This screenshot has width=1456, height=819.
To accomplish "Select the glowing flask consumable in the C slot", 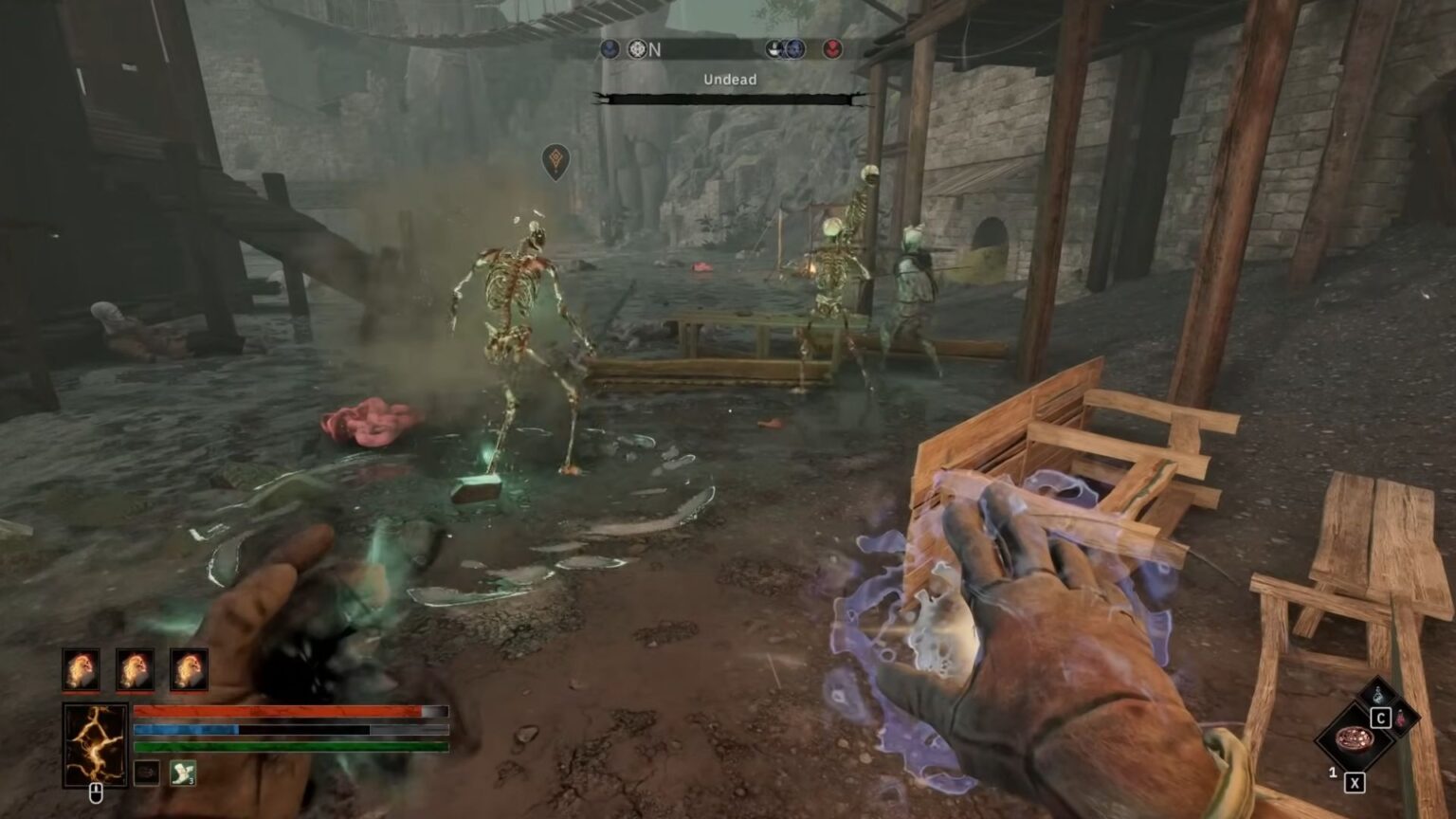I will point(1378,694).
